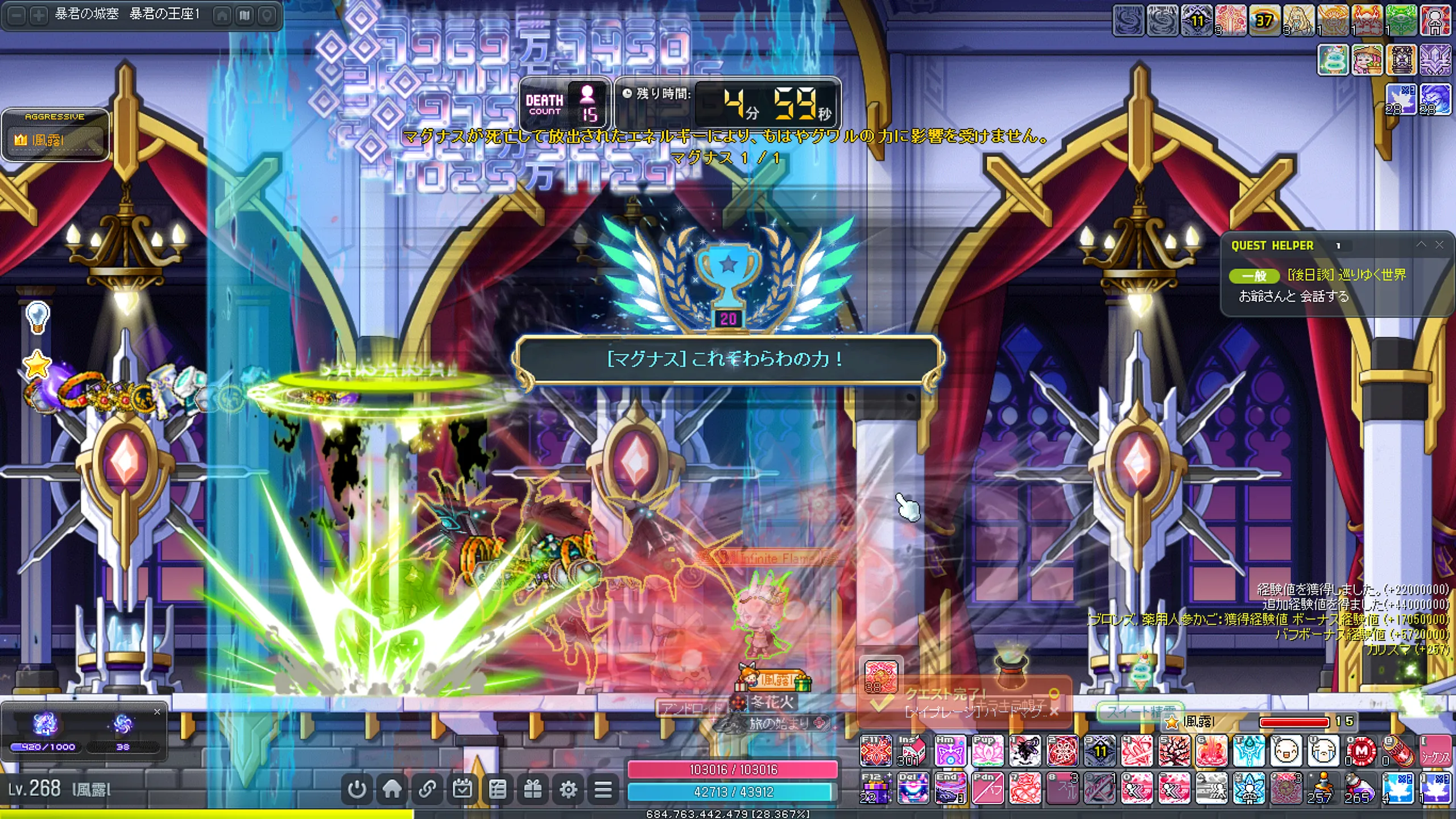Activate the cherry tree skill on key 5
The image size is (1456, 819).
pos(1174,751)
